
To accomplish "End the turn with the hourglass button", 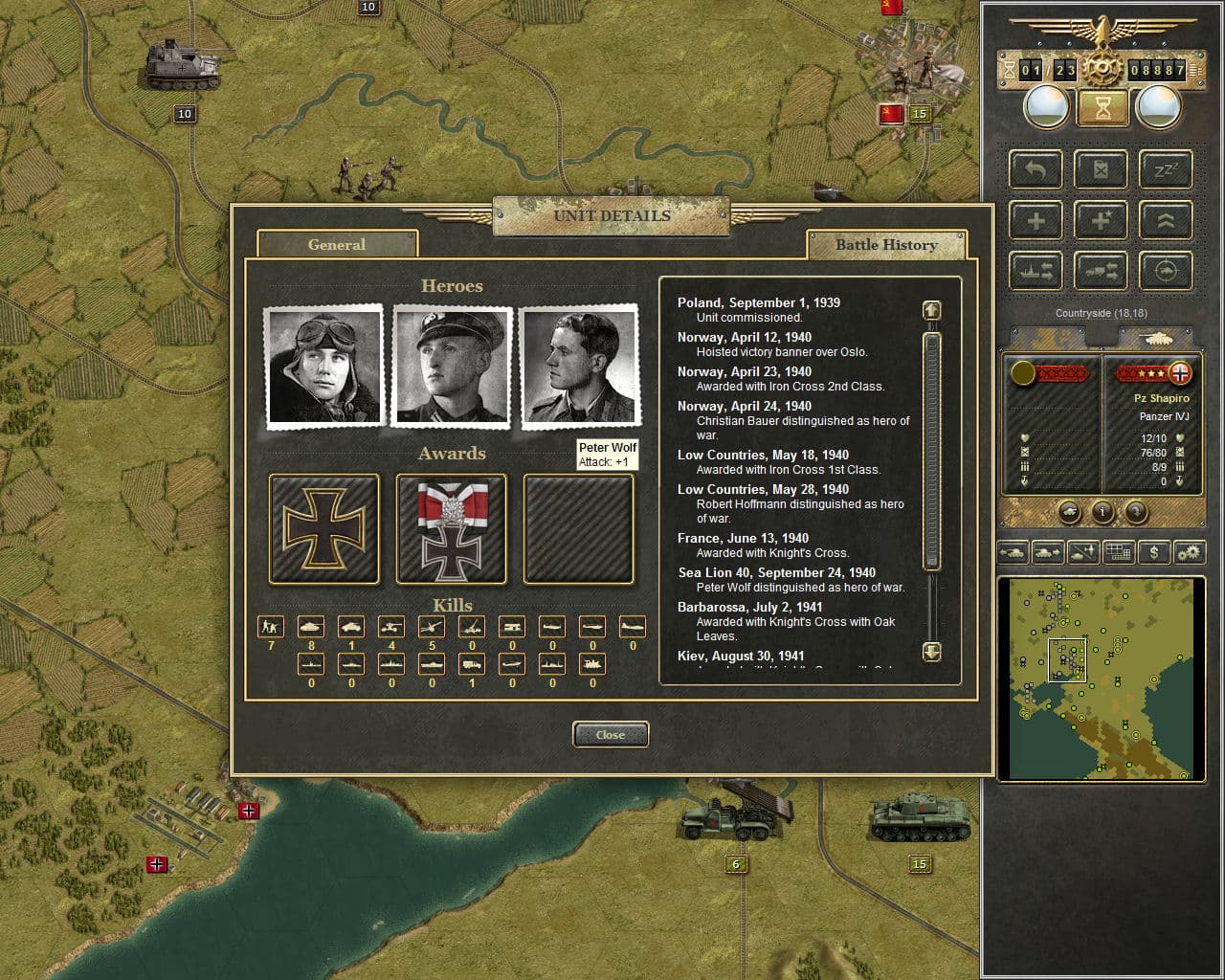I will coord(1102,105).
